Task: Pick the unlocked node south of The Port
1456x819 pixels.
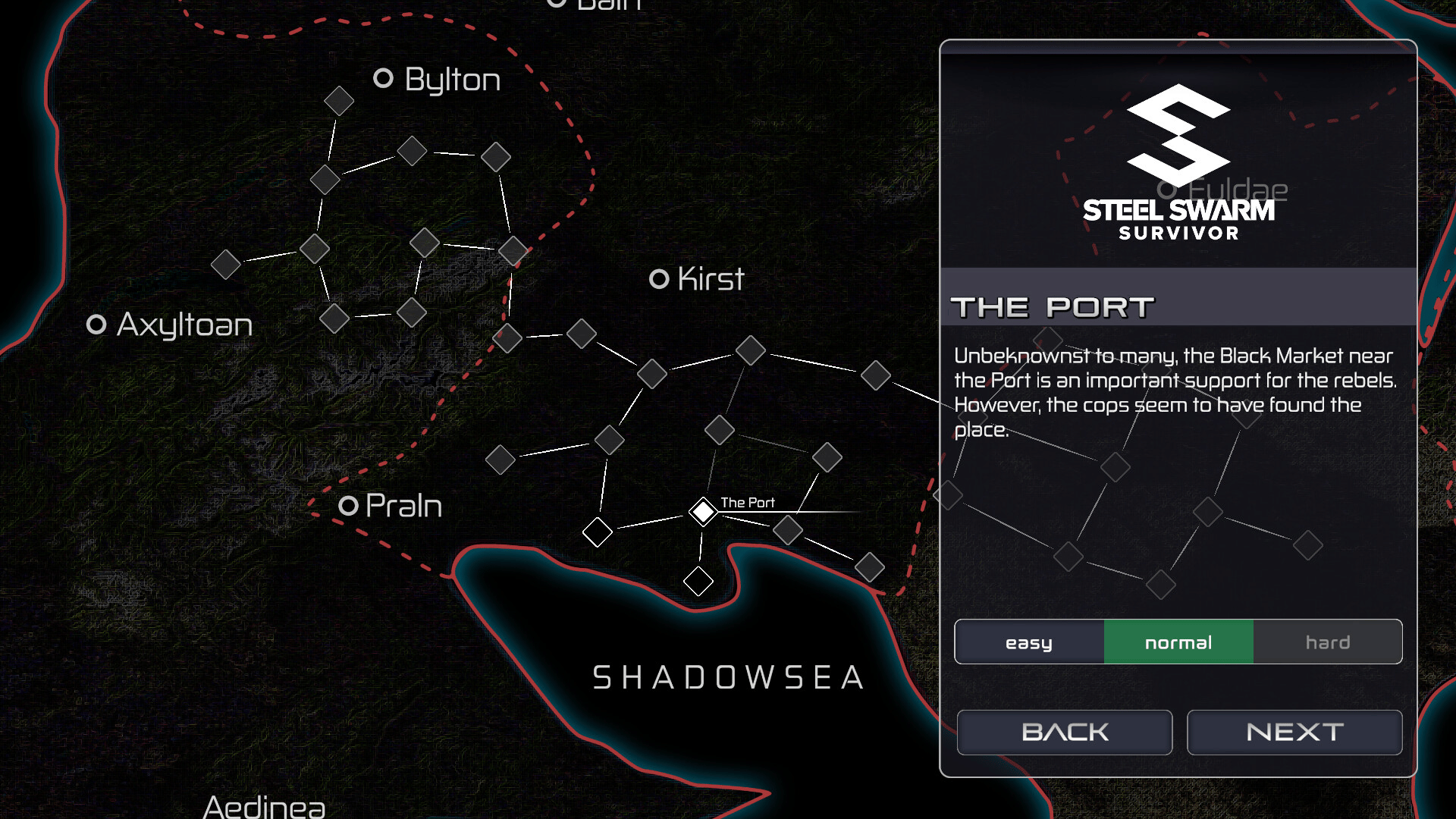Action: 698,582
